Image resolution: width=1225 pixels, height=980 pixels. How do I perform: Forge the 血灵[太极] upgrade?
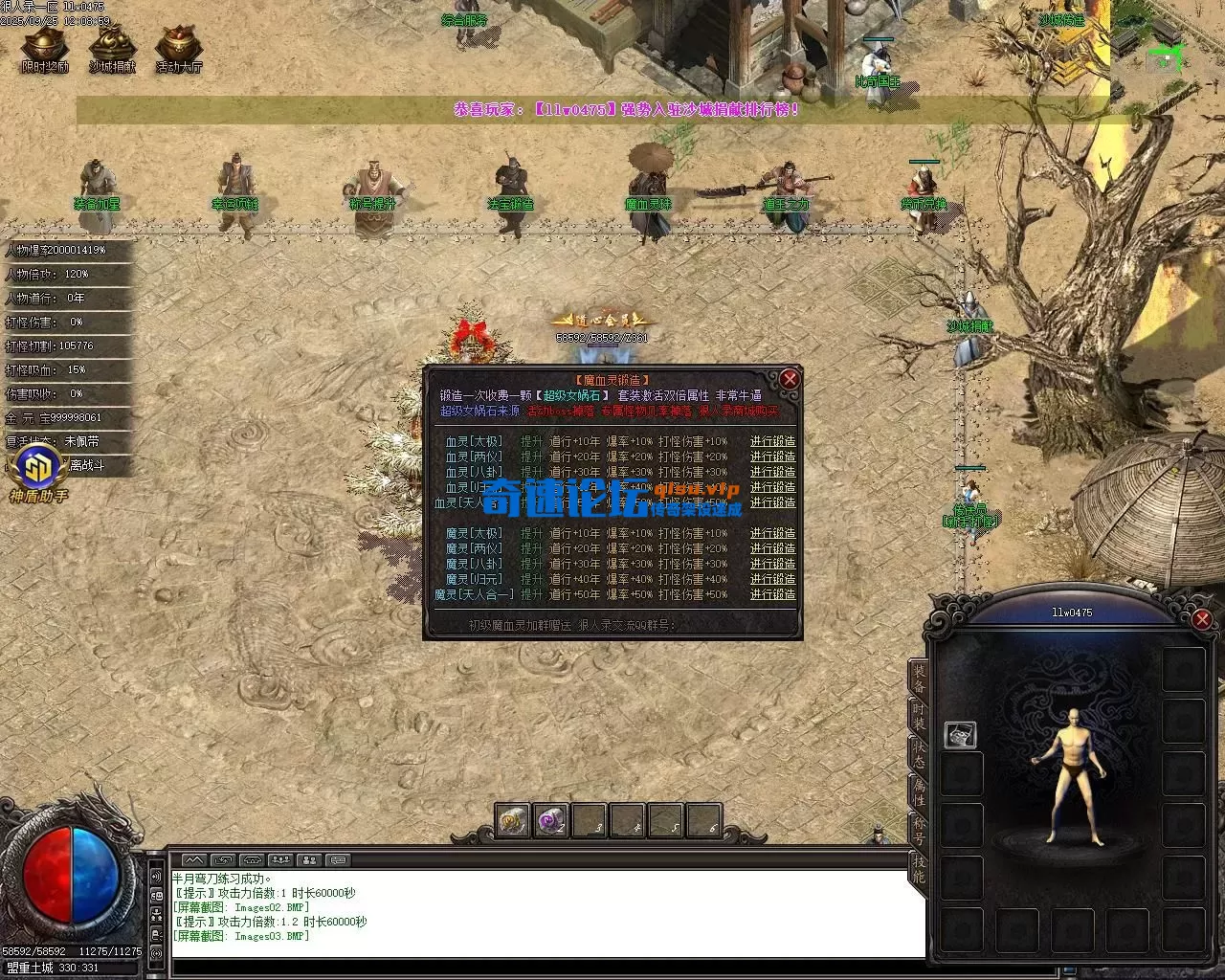(772, 441)
